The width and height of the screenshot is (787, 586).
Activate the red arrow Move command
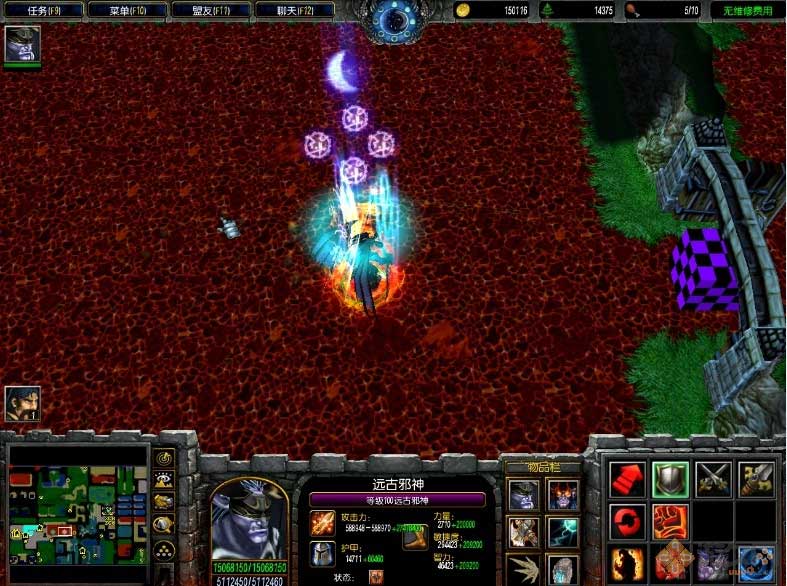pyautogui.click(x=628, y=479)
